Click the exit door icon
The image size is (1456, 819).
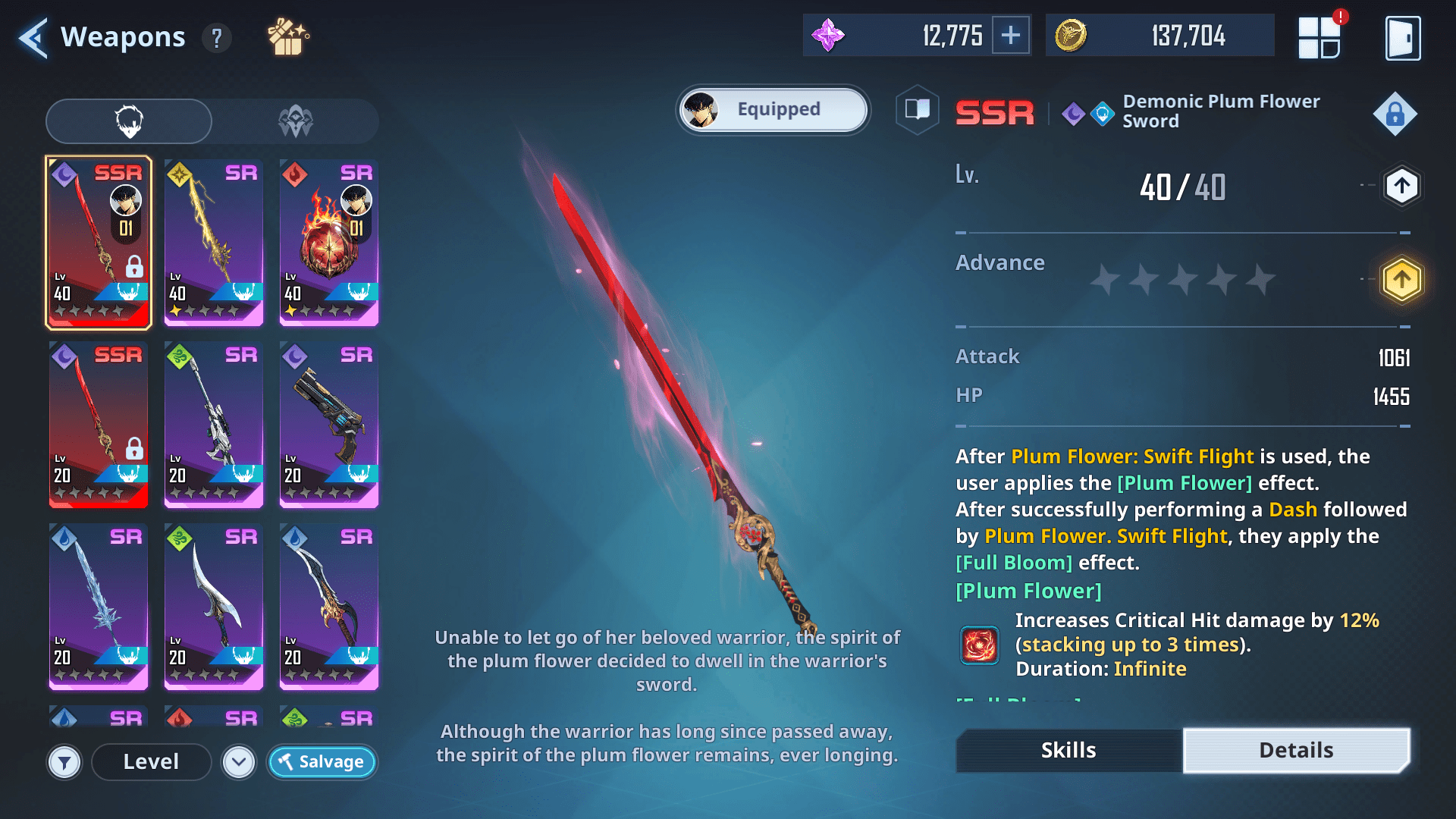coord(1403,38)
